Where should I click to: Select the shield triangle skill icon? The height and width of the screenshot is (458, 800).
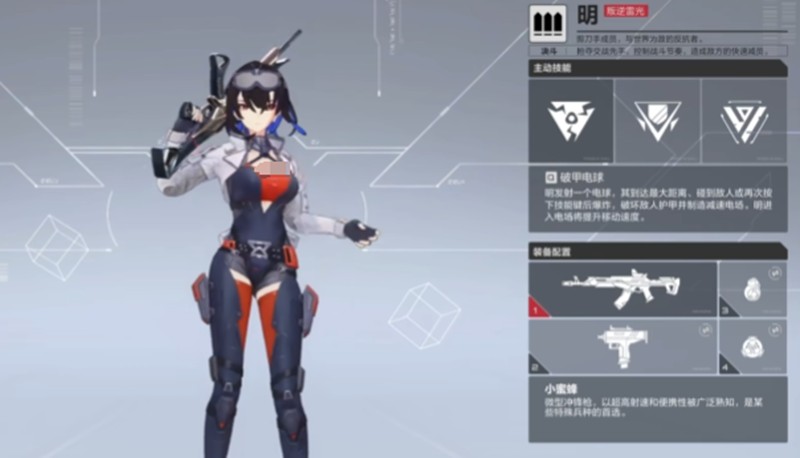(x=657, y=121)
